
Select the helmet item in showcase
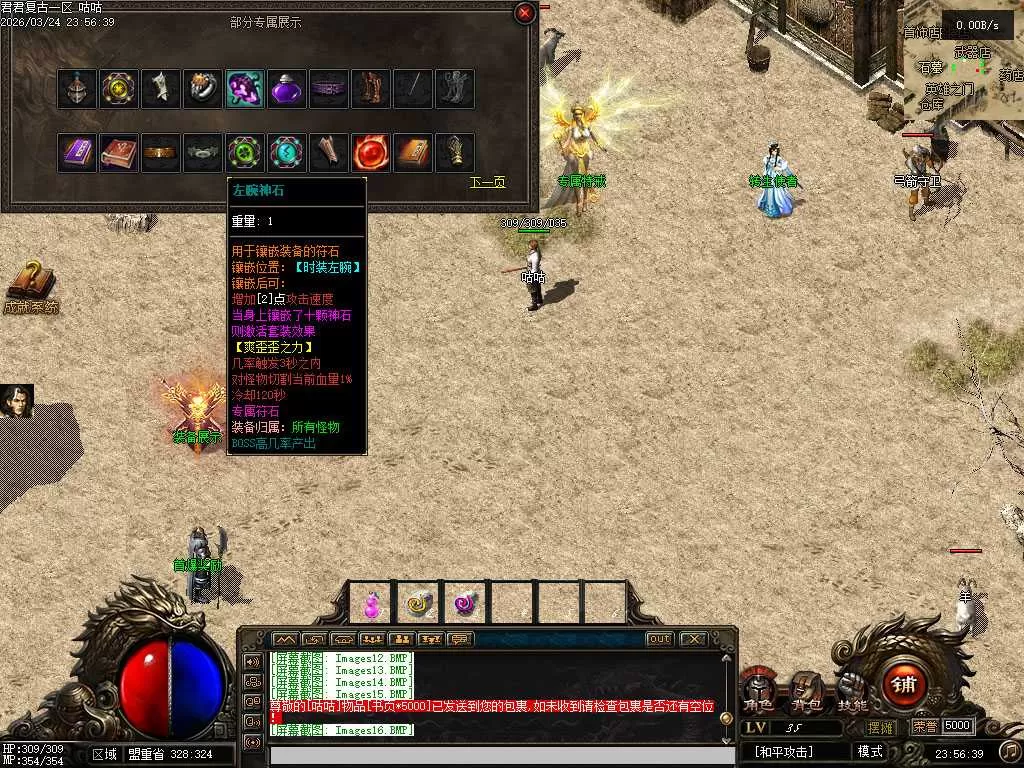[77, 89]
